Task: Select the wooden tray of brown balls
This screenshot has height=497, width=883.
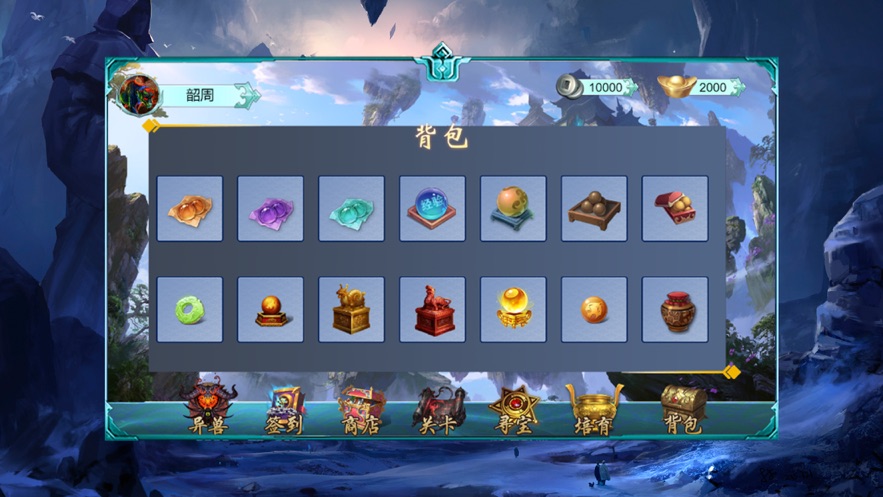Action: (594, 208)
